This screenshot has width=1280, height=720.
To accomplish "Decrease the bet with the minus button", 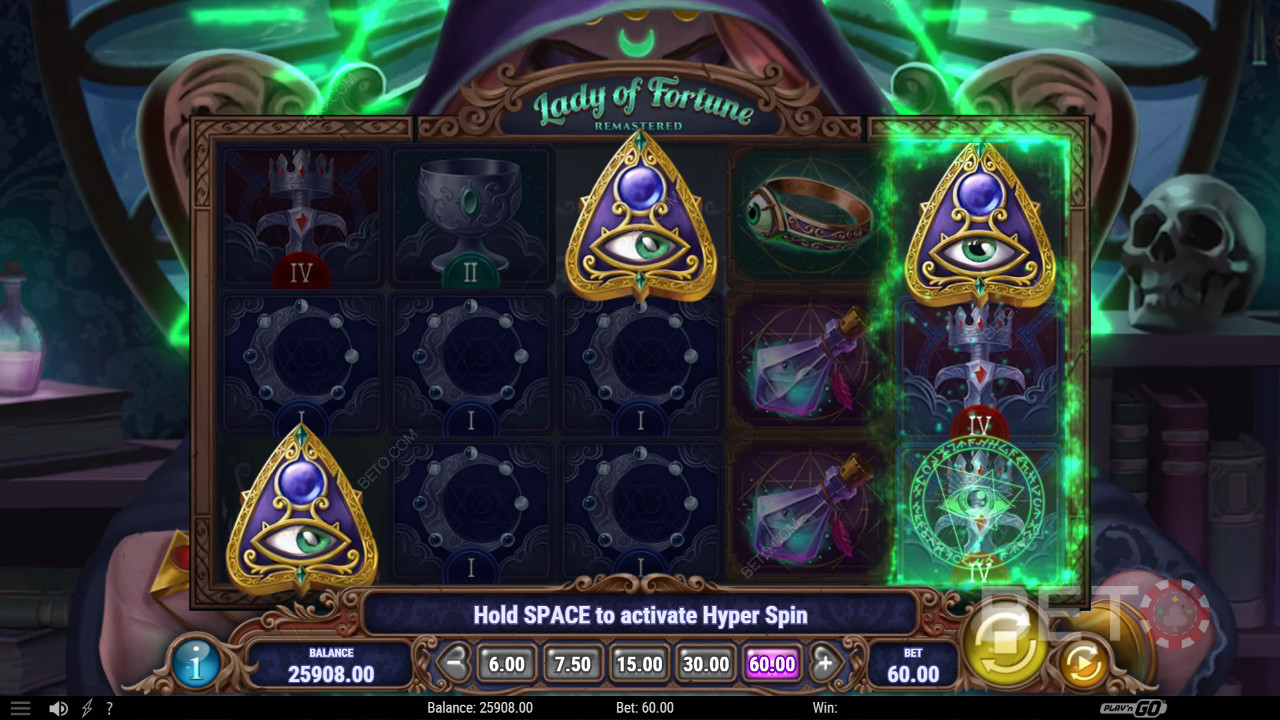I will [x=455, y=663].
